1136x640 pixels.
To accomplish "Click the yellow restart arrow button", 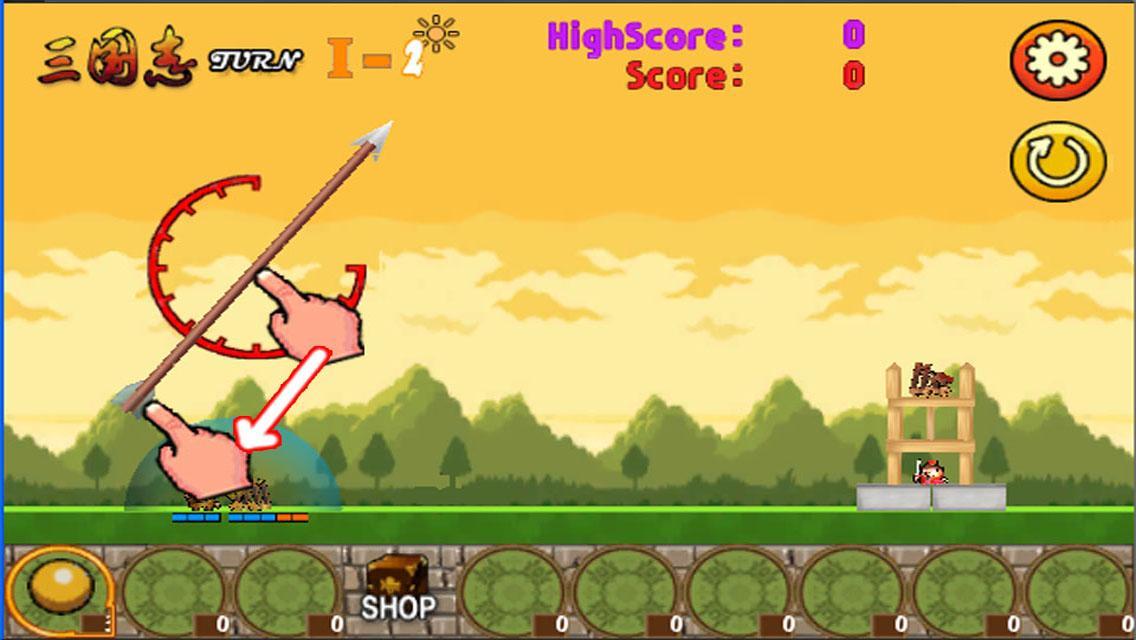I will [1058, 162].
